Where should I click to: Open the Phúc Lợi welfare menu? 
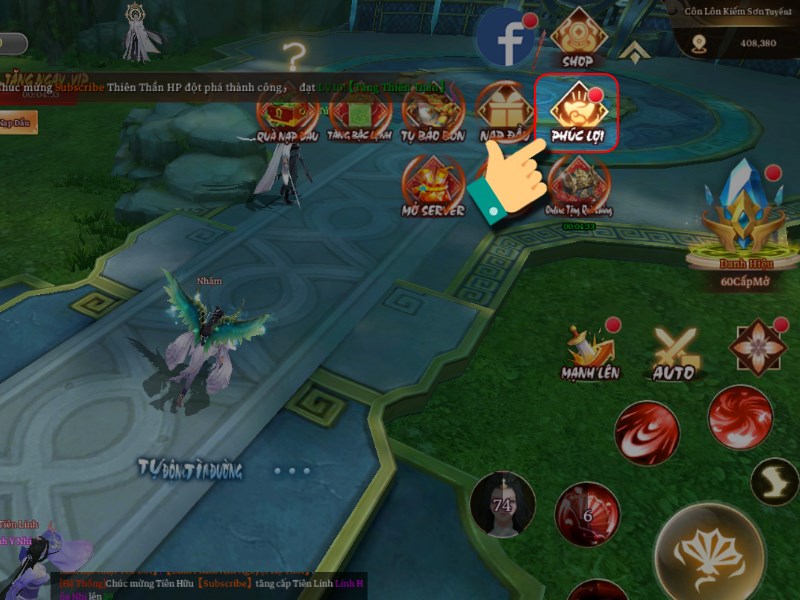(577, 109)
